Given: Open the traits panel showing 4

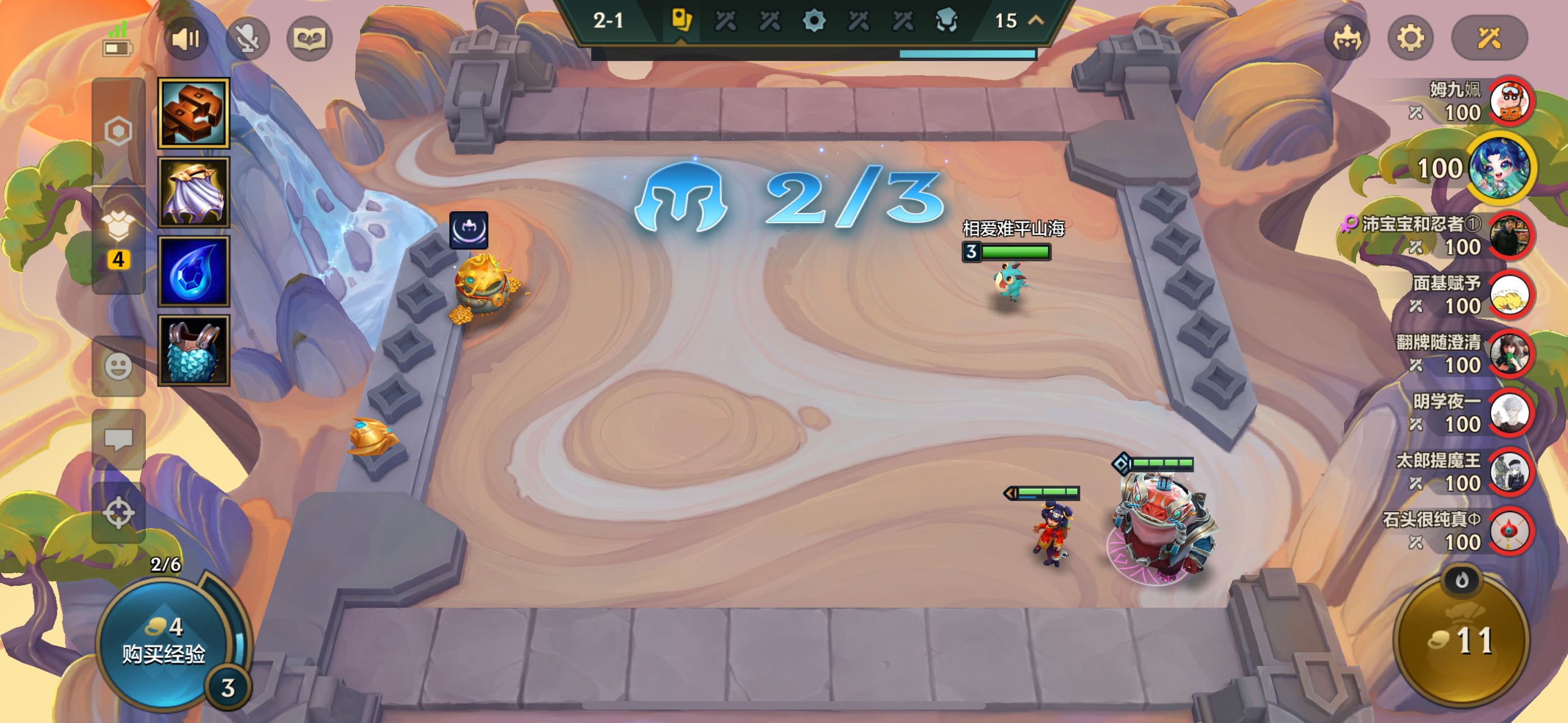Looking at the screenshot, I should (118, 237).
